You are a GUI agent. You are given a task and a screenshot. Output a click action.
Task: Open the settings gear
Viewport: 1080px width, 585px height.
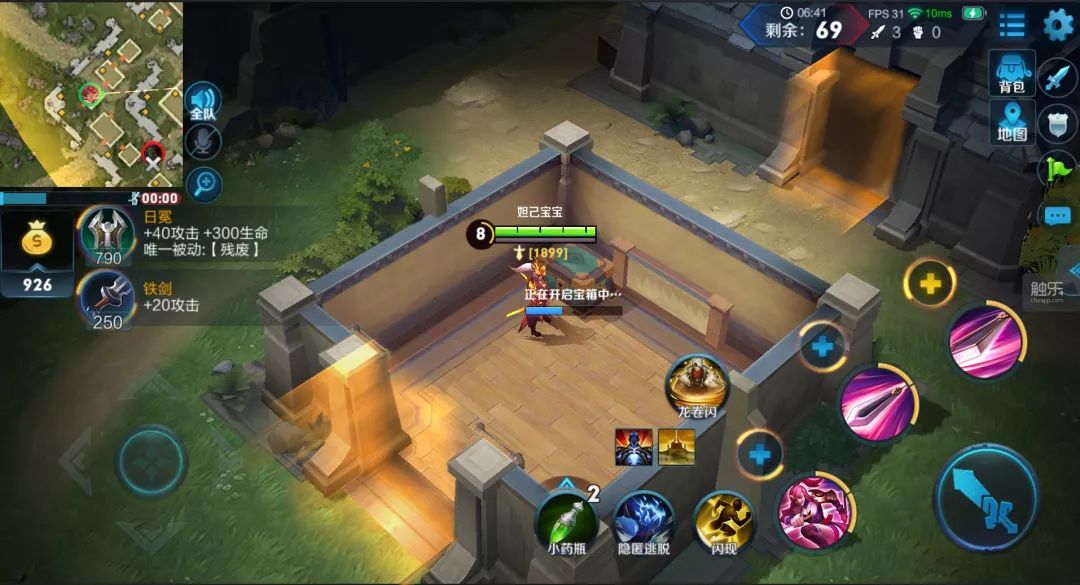coord(1057,25)
